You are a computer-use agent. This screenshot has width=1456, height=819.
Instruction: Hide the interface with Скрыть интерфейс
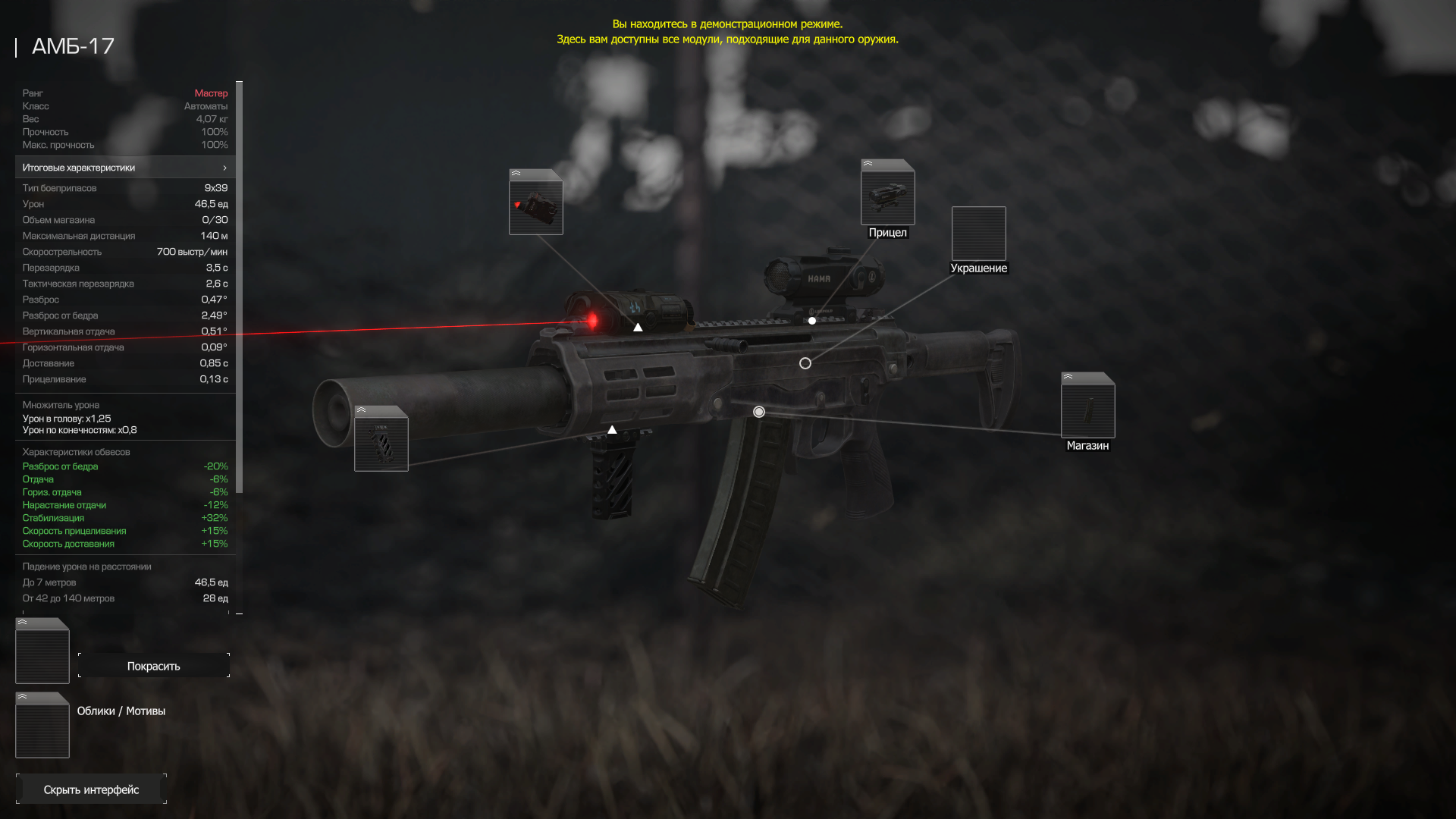point(91,789)
